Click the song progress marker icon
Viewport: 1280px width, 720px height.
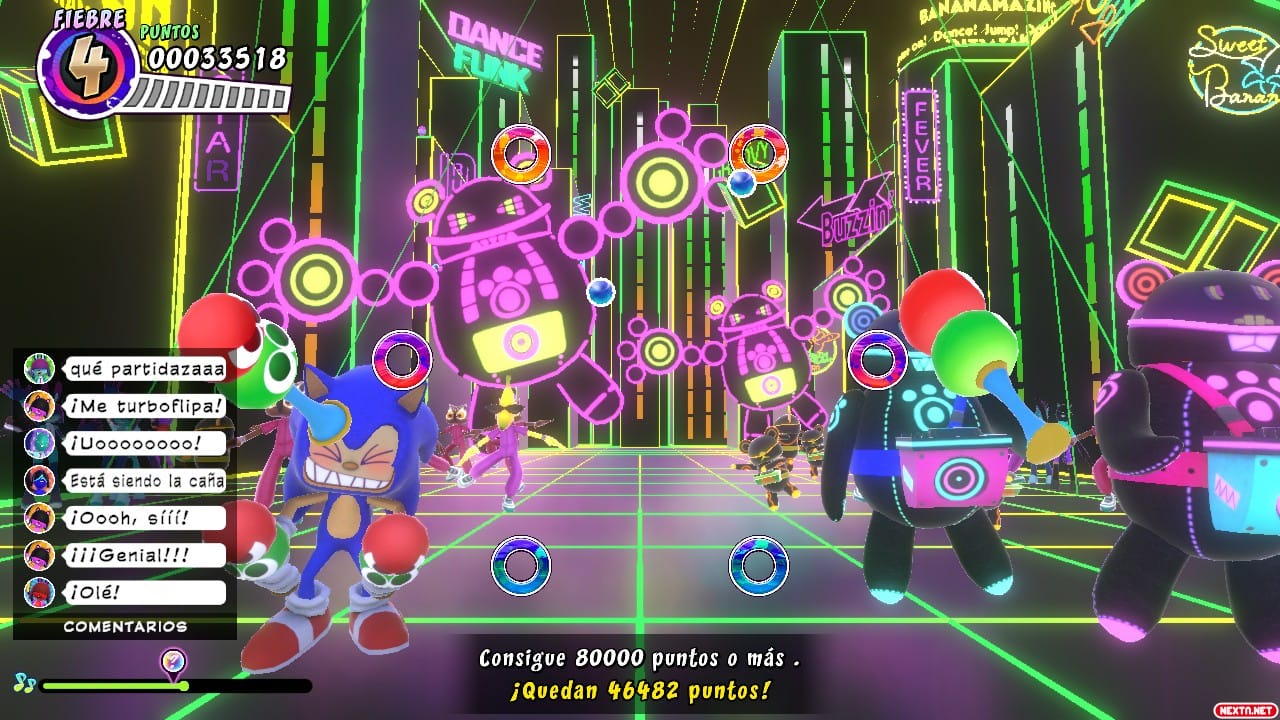click(x=173, y=661)
